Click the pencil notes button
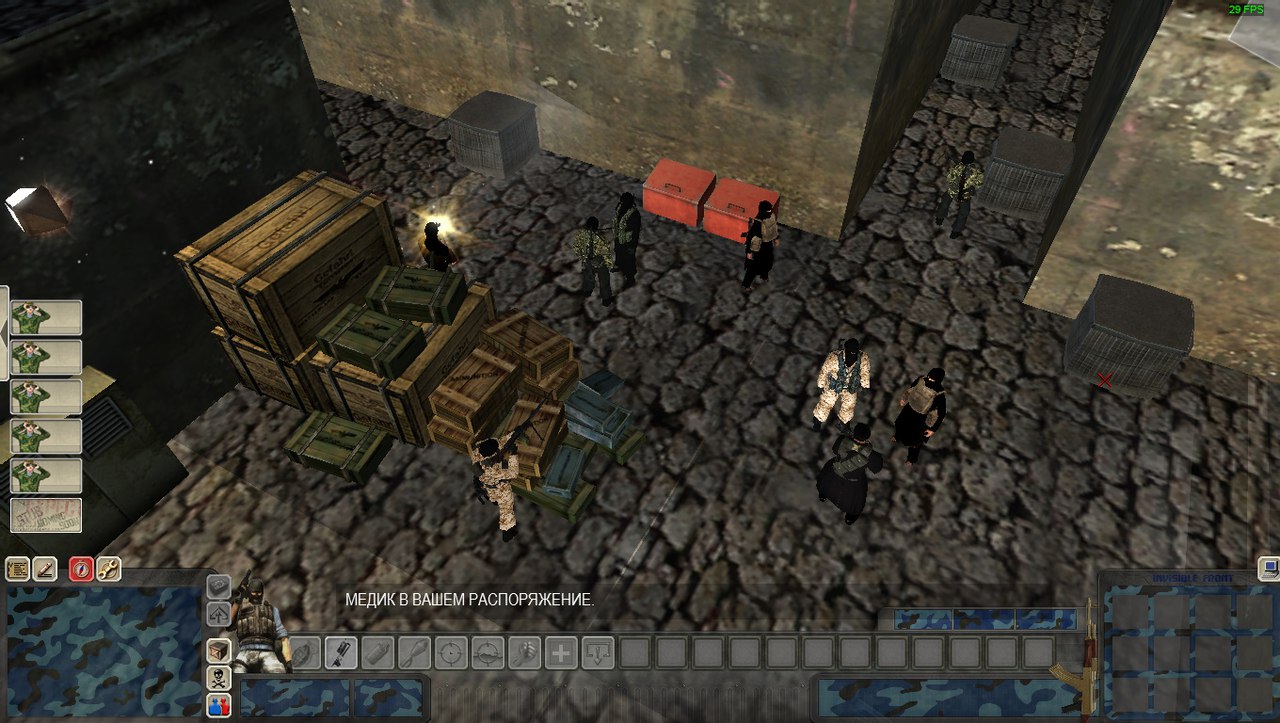 coord(45,570)
